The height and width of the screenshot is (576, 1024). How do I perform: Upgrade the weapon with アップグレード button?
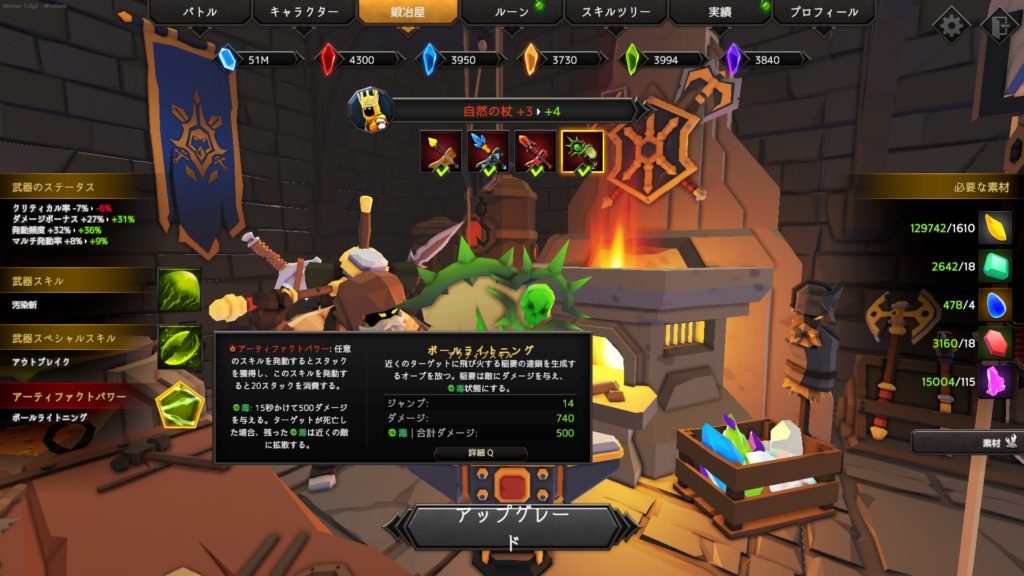[511, 527]
